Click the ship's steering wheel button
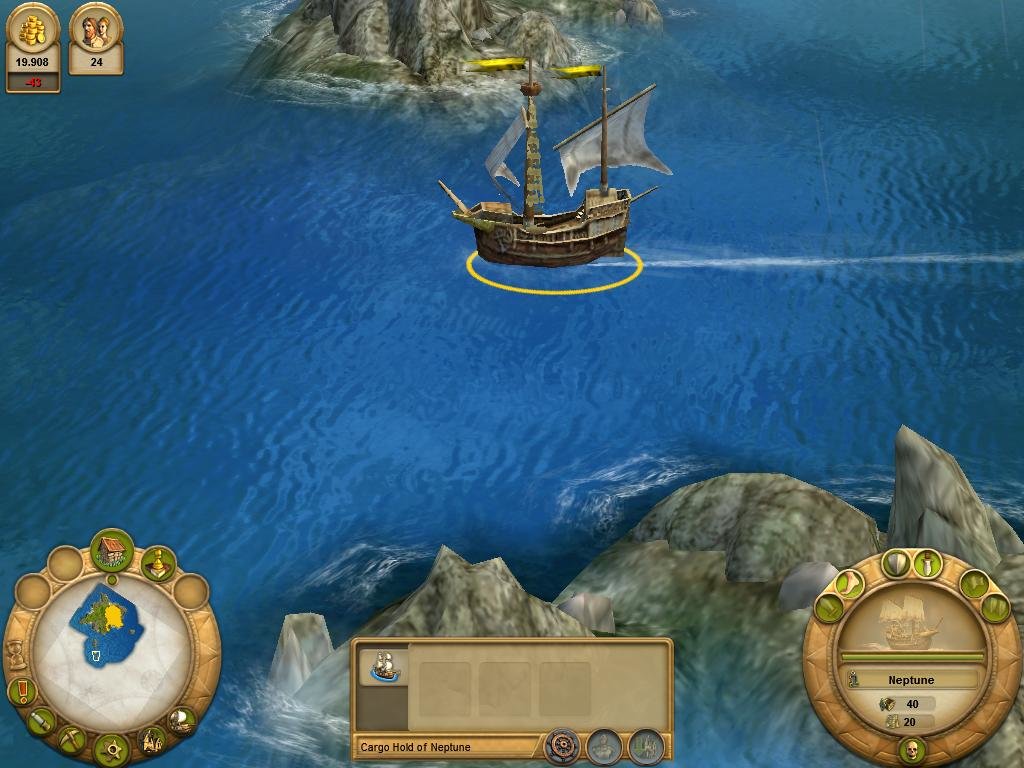This screenshot has width=1024, height=768. click(563, 746)
